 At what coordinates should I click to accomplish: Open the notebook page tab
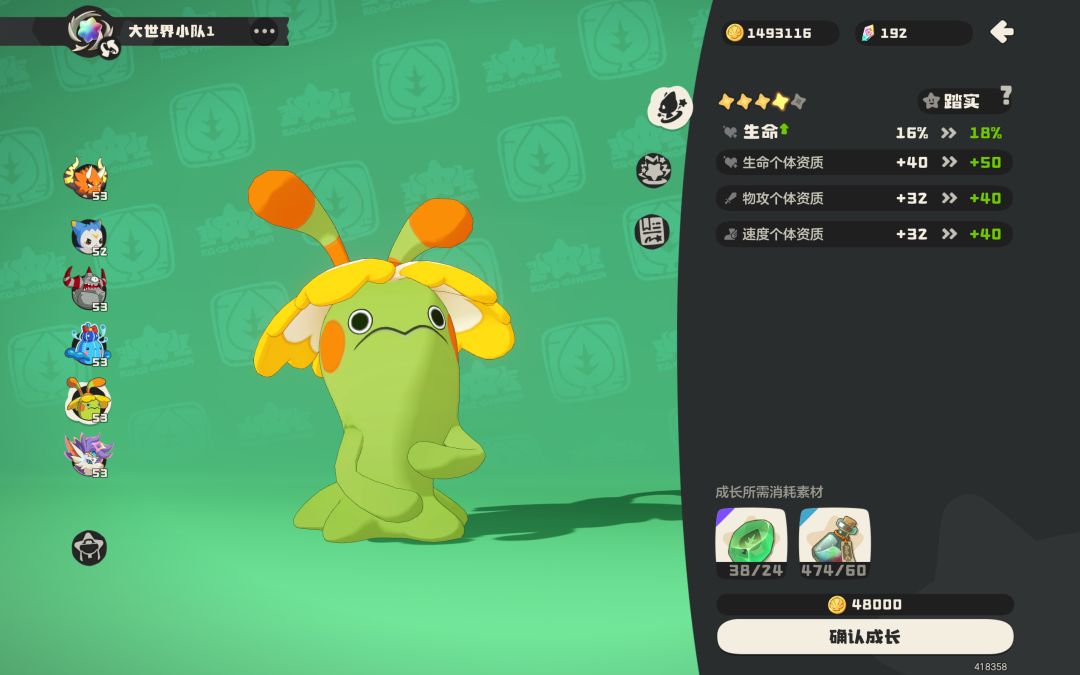coord(652,232)
